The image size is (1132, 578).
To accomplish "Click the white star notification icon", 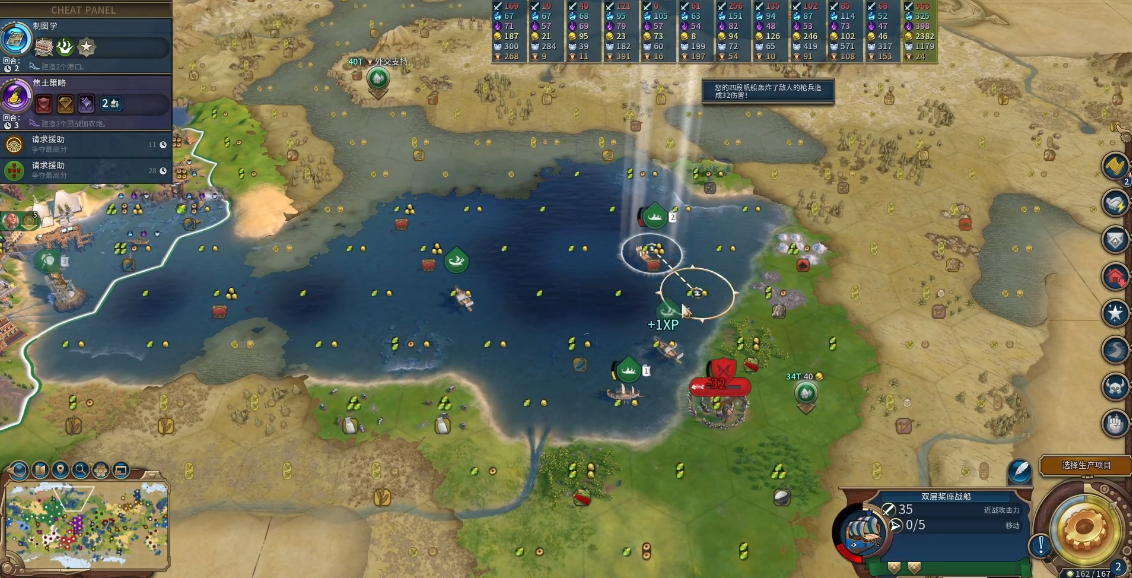I will 1116,313.
